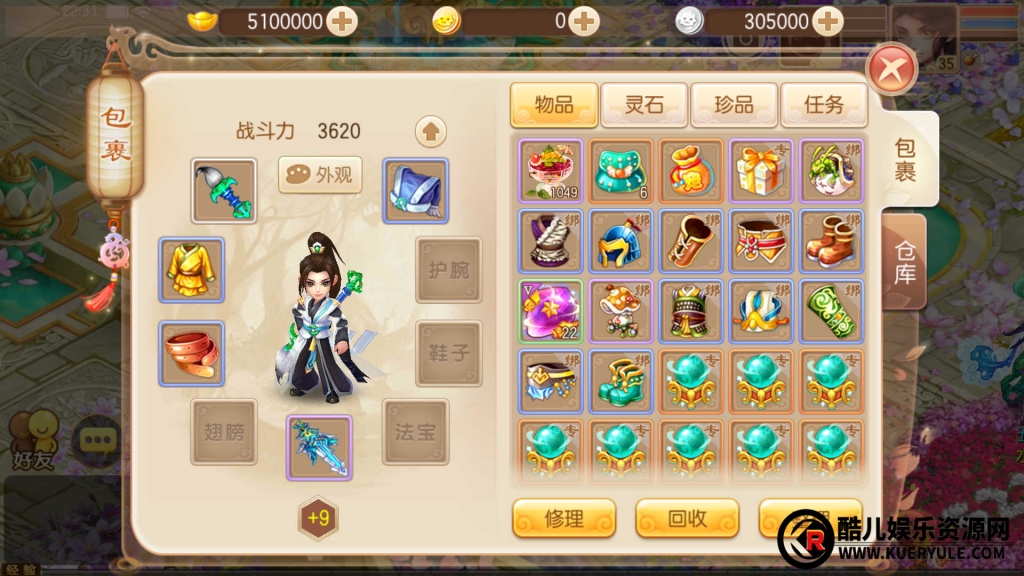Close the bag window
This screenshot has width=1024, height=576.
pyautogui.click(x=892, y=71)
